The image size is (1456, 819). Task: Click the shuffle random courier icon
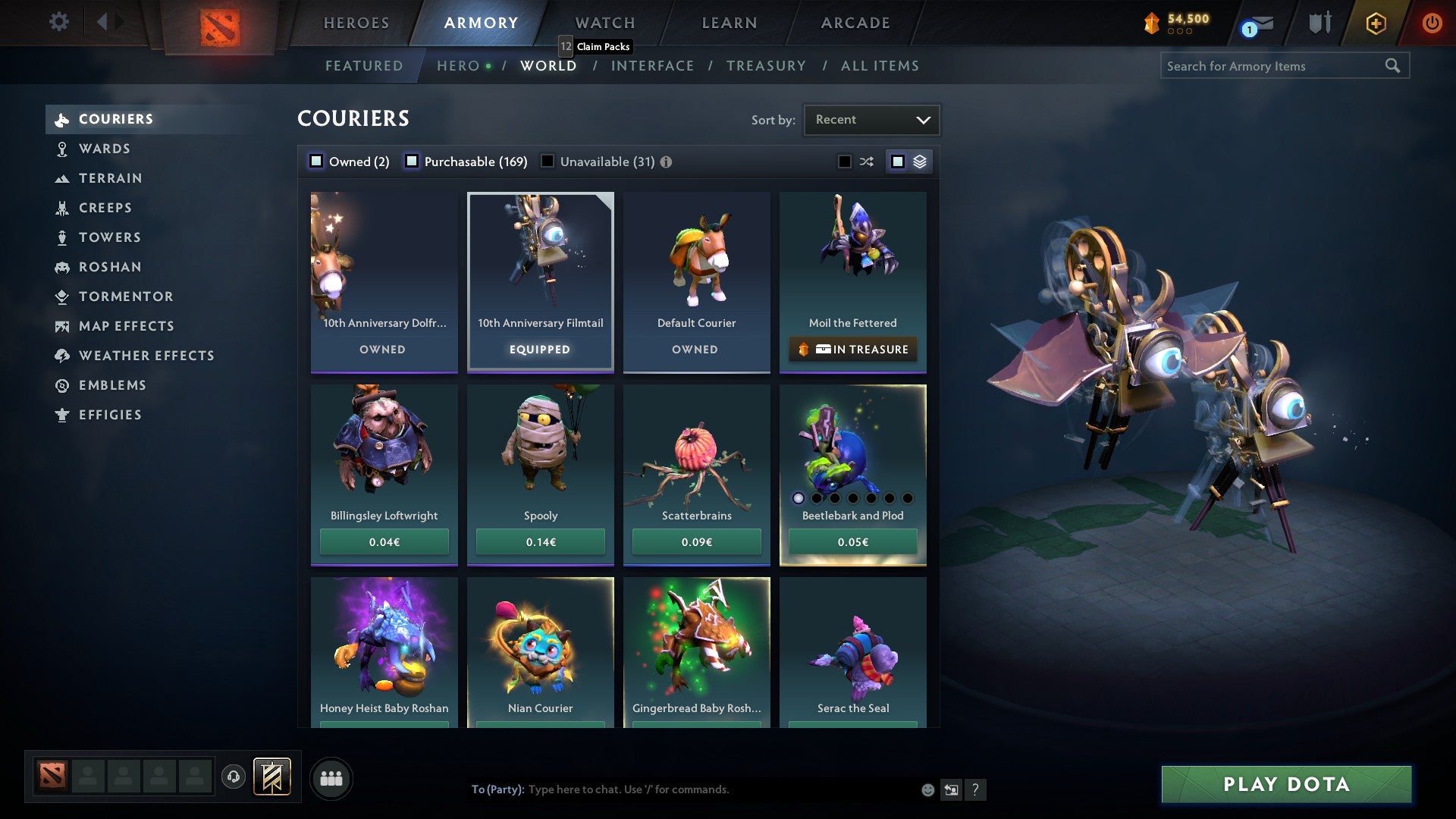867,161
